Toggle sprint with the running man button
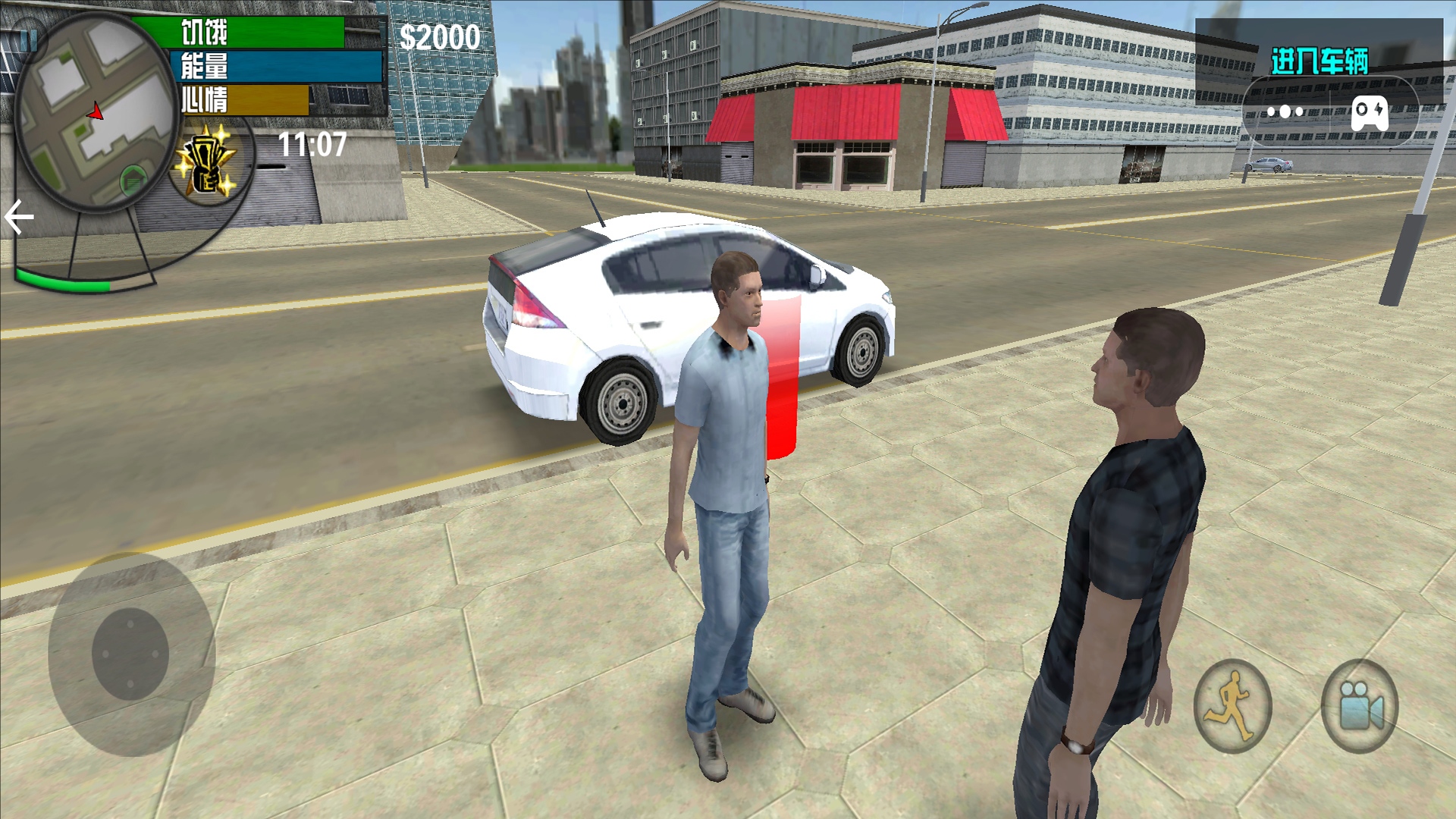This screenshot has height=819, width=1456. pyautogui.click(x=1232, y=706)
